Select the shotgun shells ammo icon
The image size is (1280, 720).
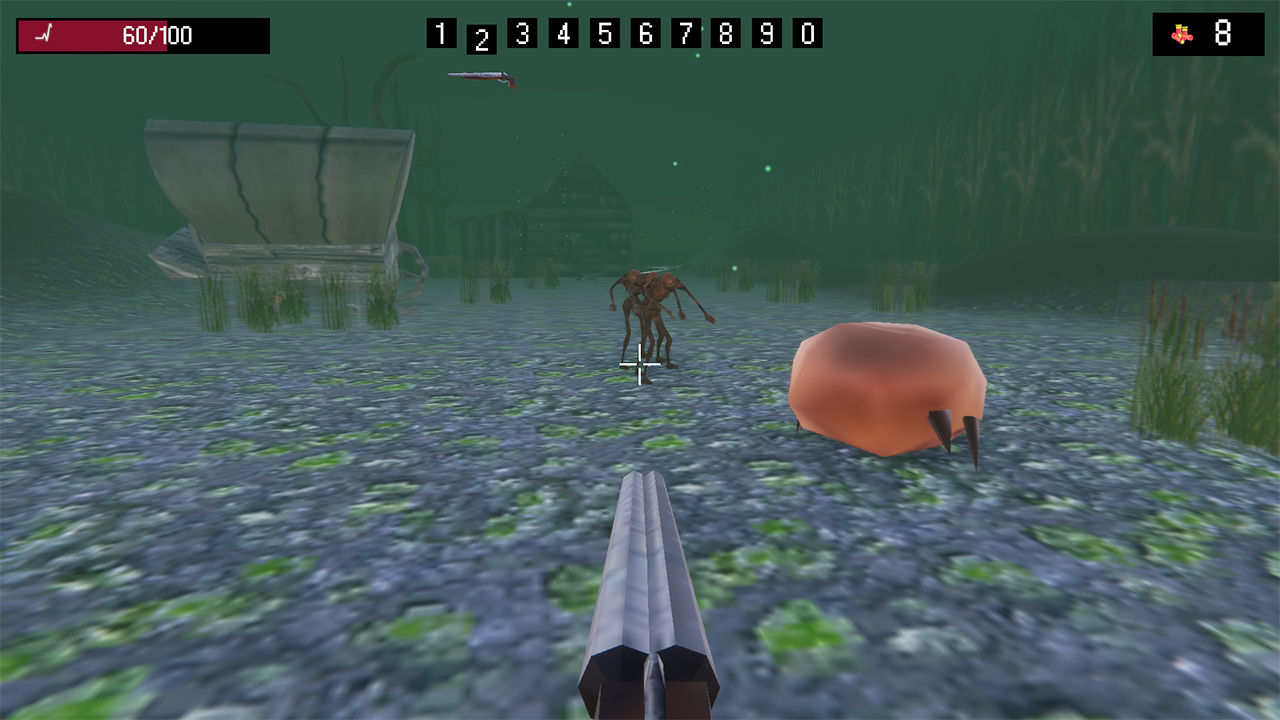click(x=1181, y=32)
